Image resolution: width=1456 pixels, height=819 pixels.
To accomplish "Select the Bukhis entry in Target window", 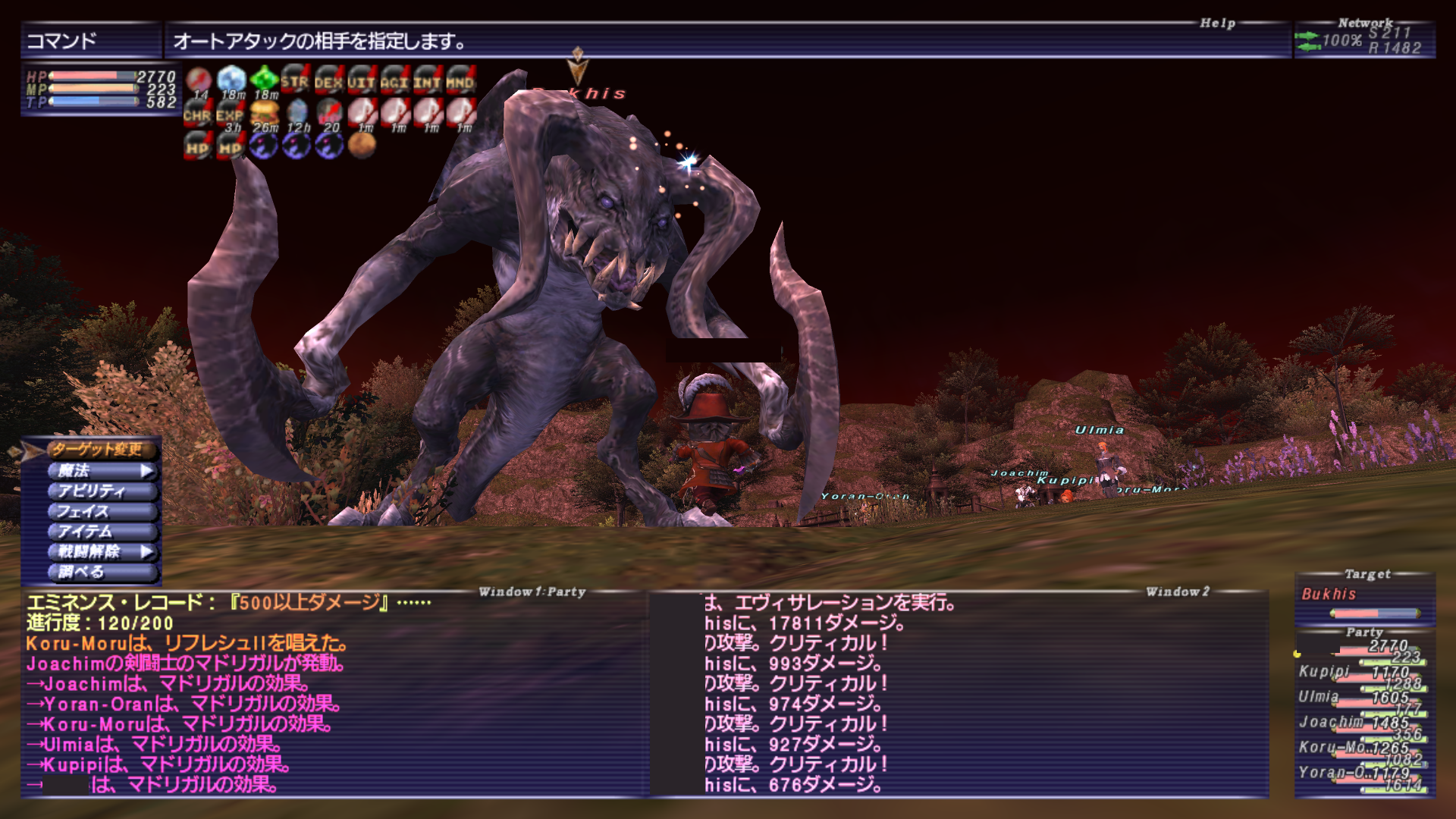I will 1329,595.
